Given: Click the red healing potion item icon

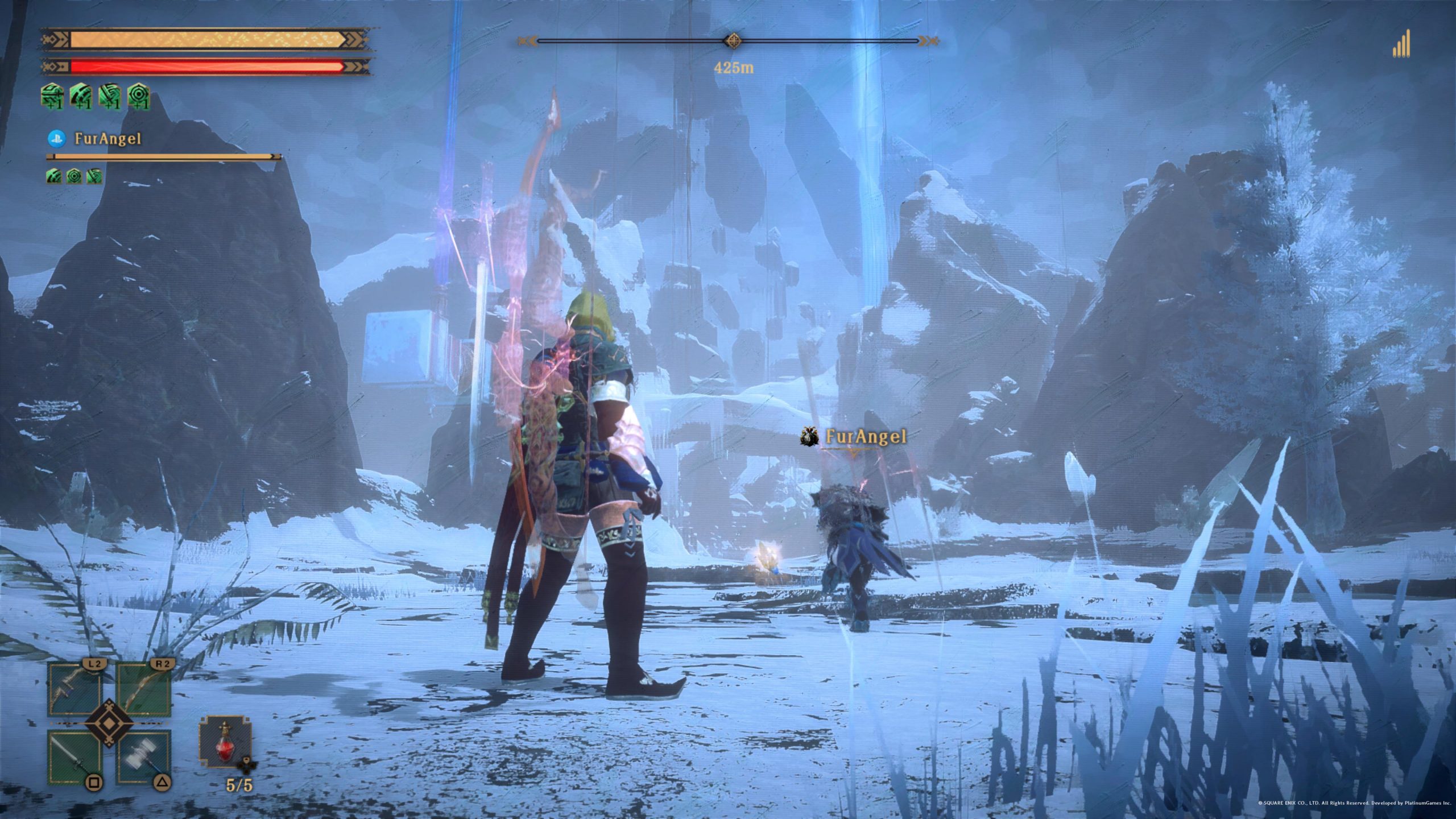Looking at the screenshot, I should (225, 743).
